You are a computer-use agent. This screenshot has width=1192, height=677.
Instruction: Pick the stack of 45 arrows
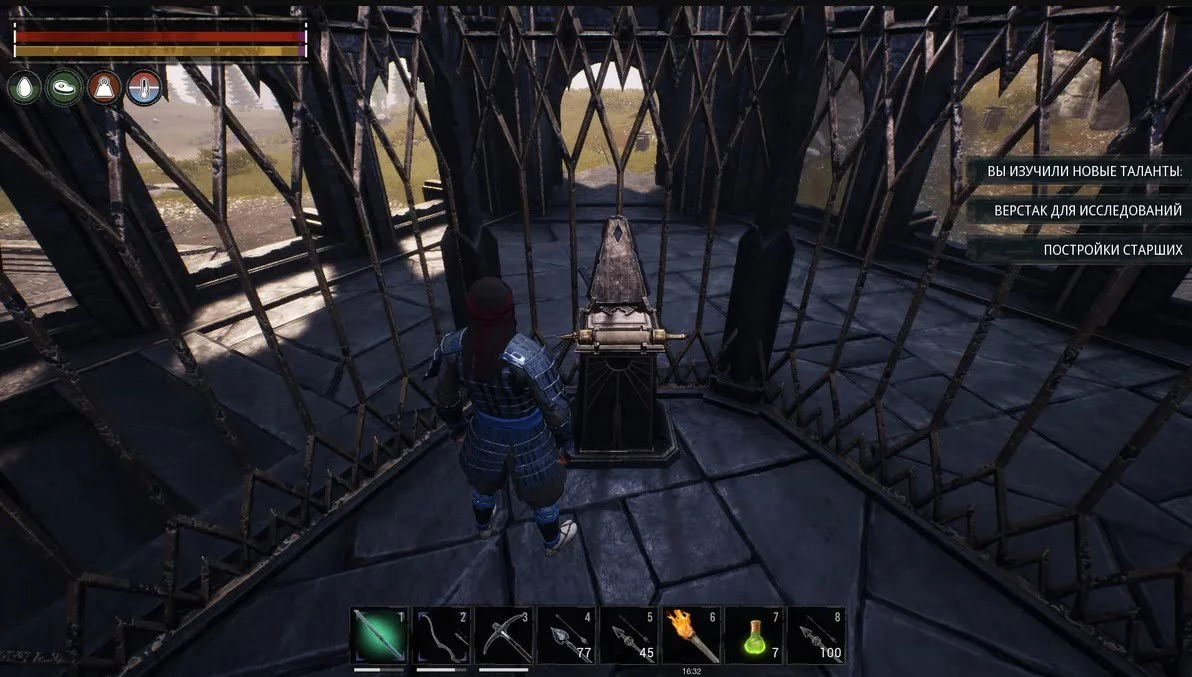coord(629,635)
